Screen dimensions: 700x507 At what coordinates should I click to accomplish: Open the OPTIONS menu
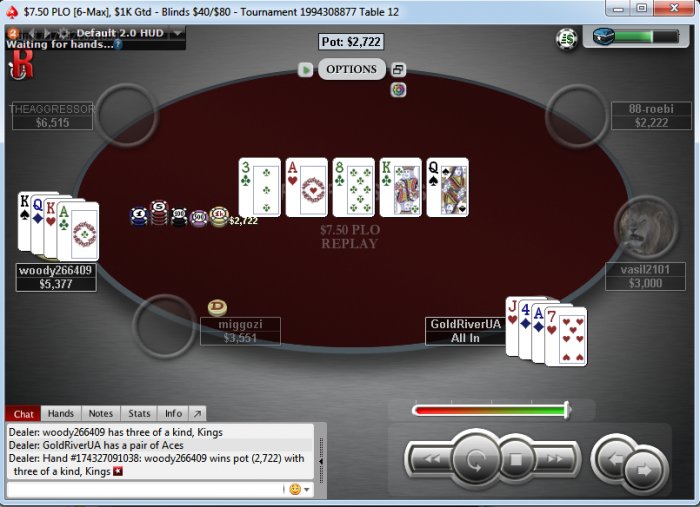[351, 69]
